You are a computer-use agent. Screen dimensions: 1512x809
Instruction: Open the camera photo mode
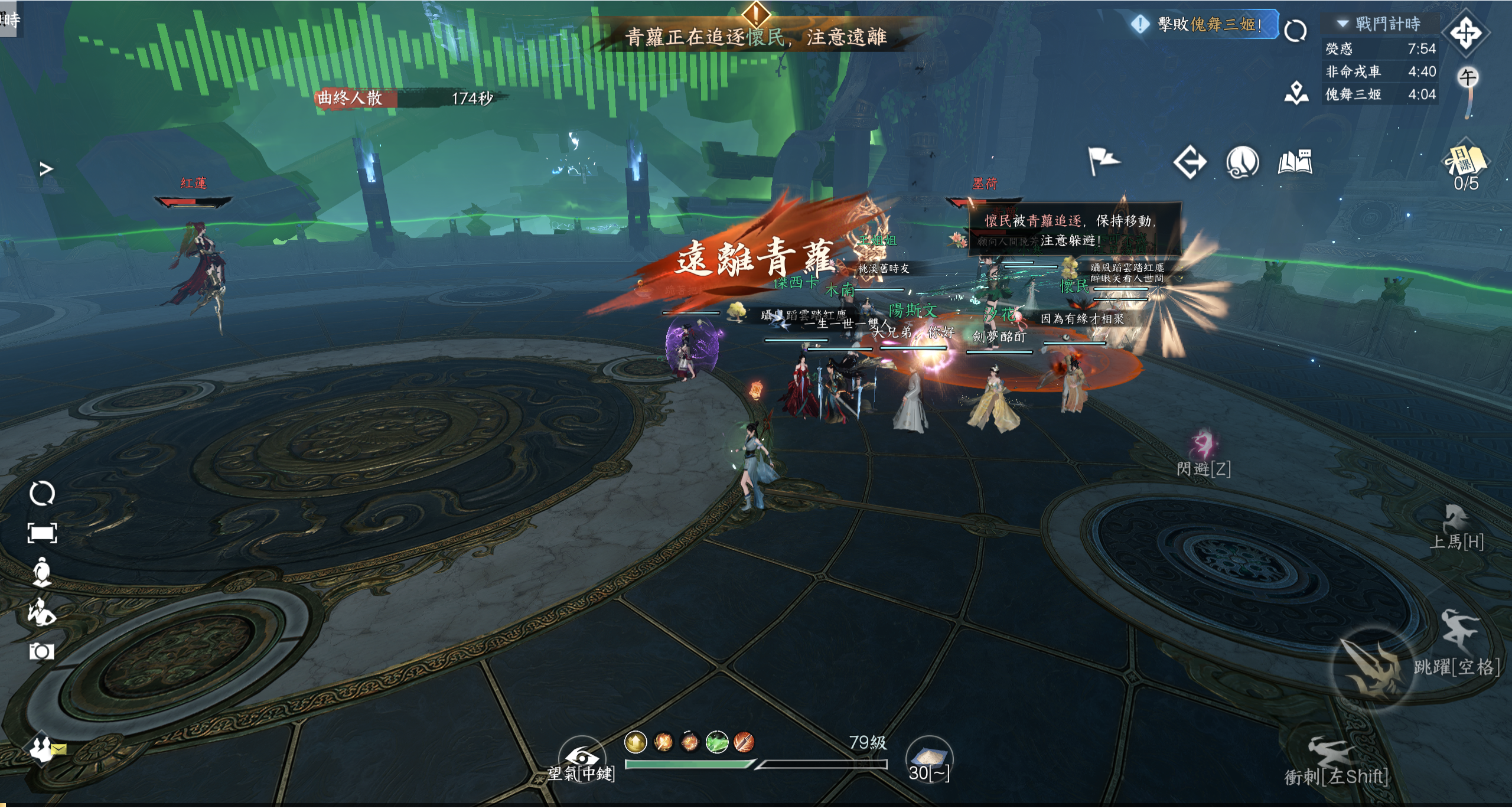[42, 652]
